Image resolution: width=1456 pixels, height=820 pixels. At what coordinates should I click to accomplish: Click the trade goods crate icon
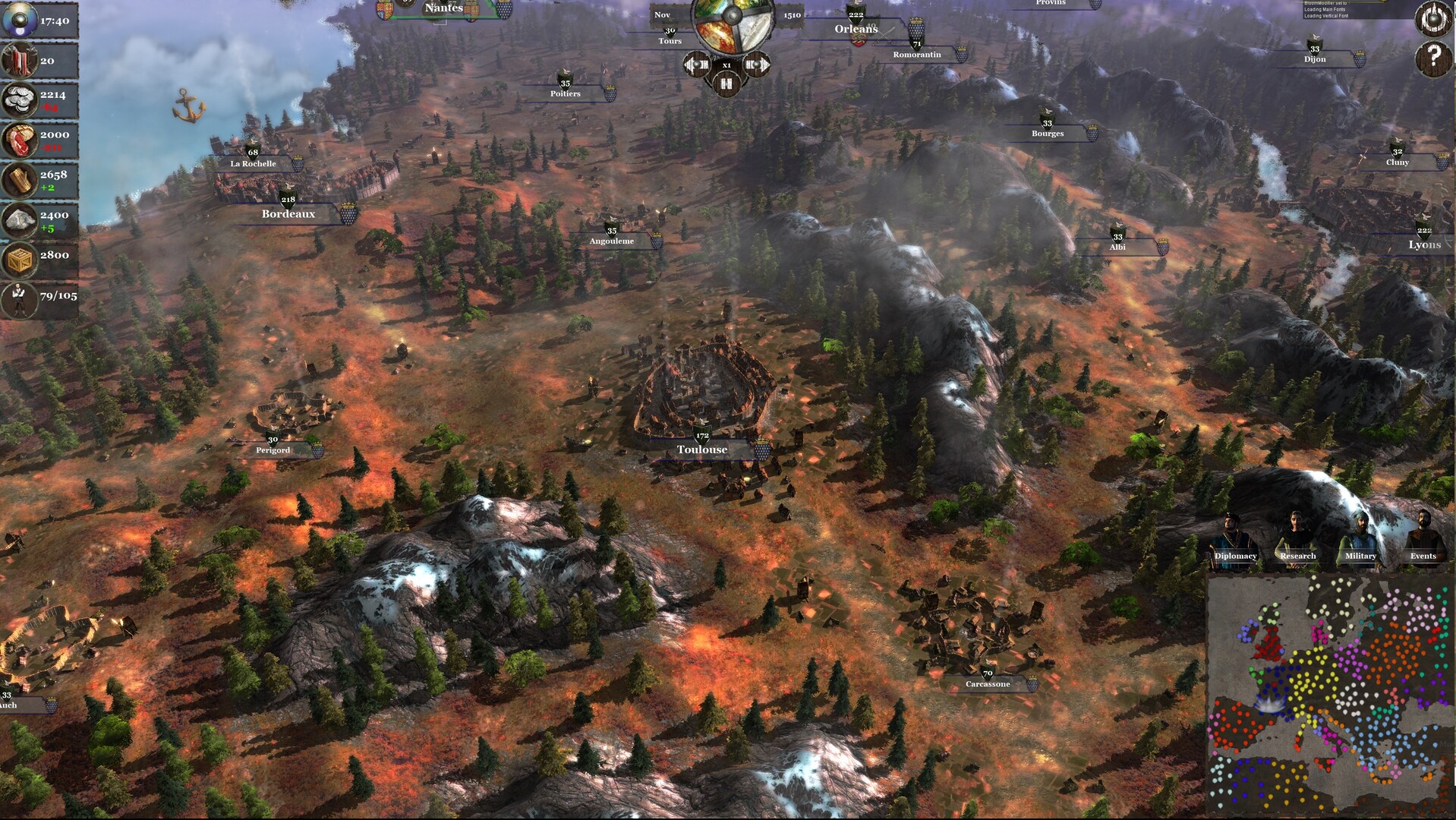[20, 255]
